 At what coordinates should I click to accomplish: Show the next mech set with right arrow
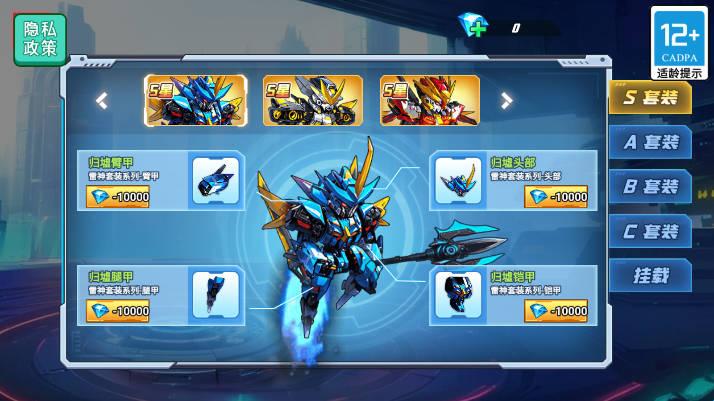[x=507, y=100]
